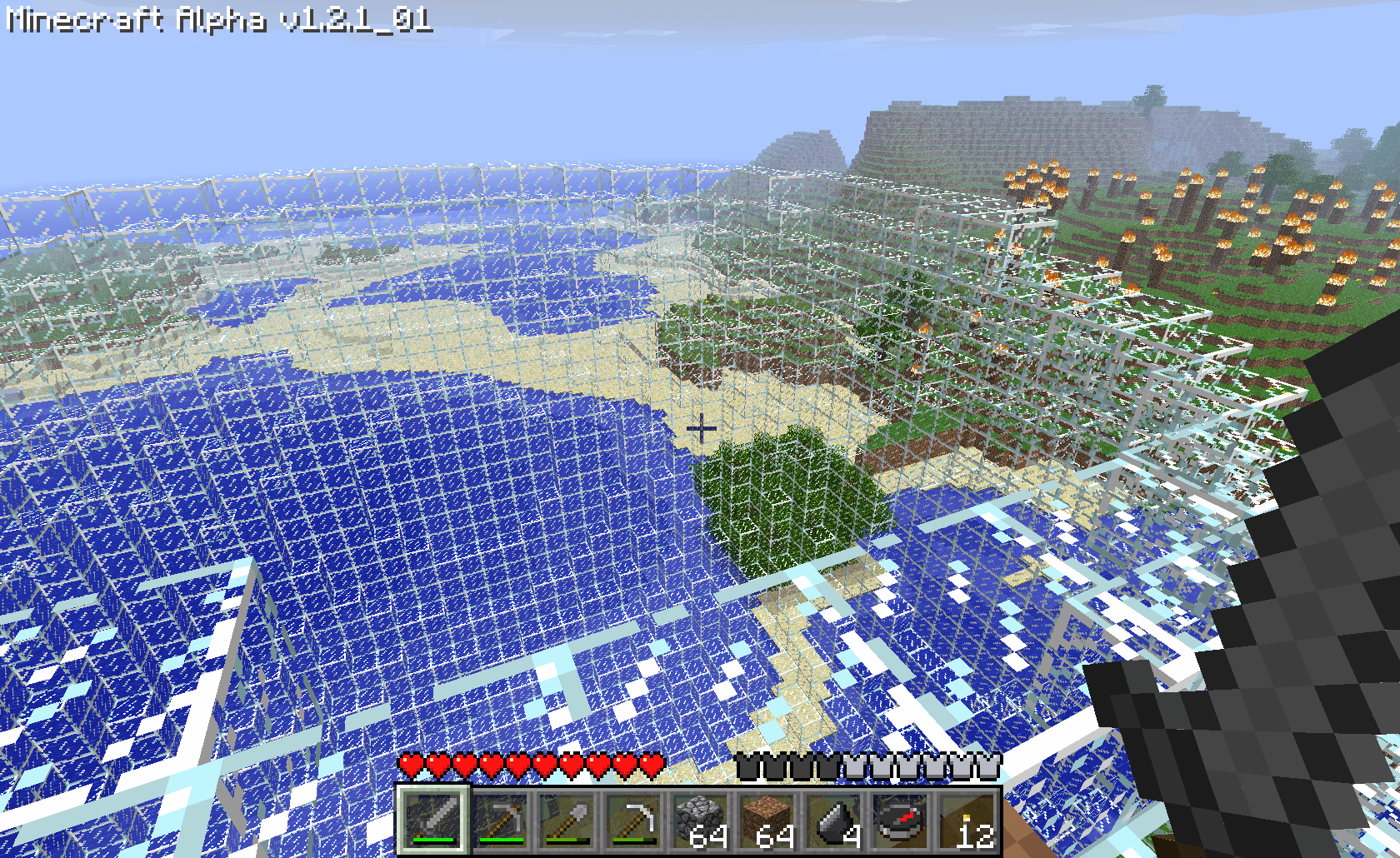Image resolution: width=1400 pixels, height=858 pixels.
Task: Select the darker stone pickaxe slot
Action: (x=499, y=820)
